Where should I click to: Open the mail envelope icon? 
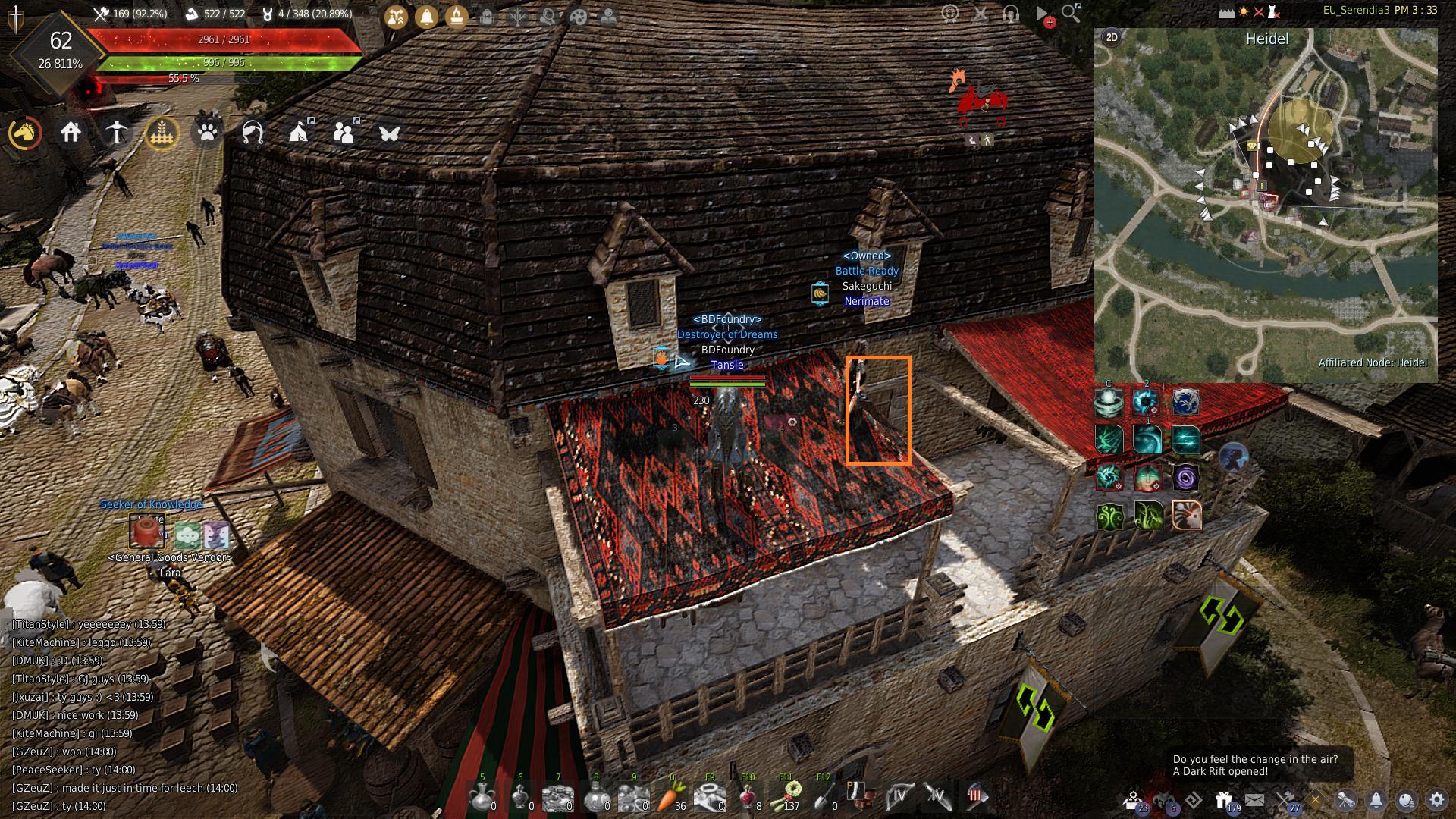click(1254, 800)
